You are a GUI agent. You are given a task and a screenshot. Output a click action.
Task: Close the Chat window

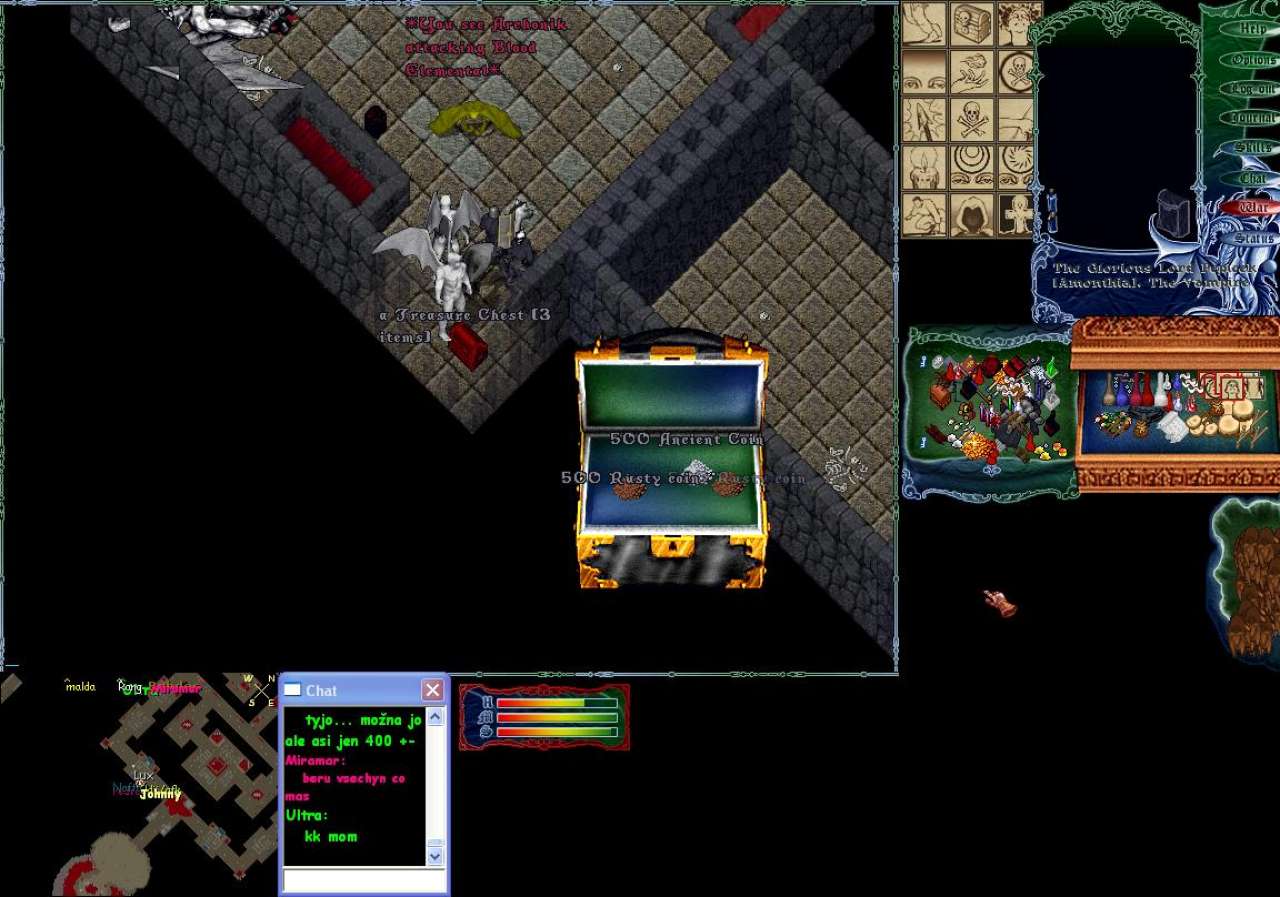[432, 690]
